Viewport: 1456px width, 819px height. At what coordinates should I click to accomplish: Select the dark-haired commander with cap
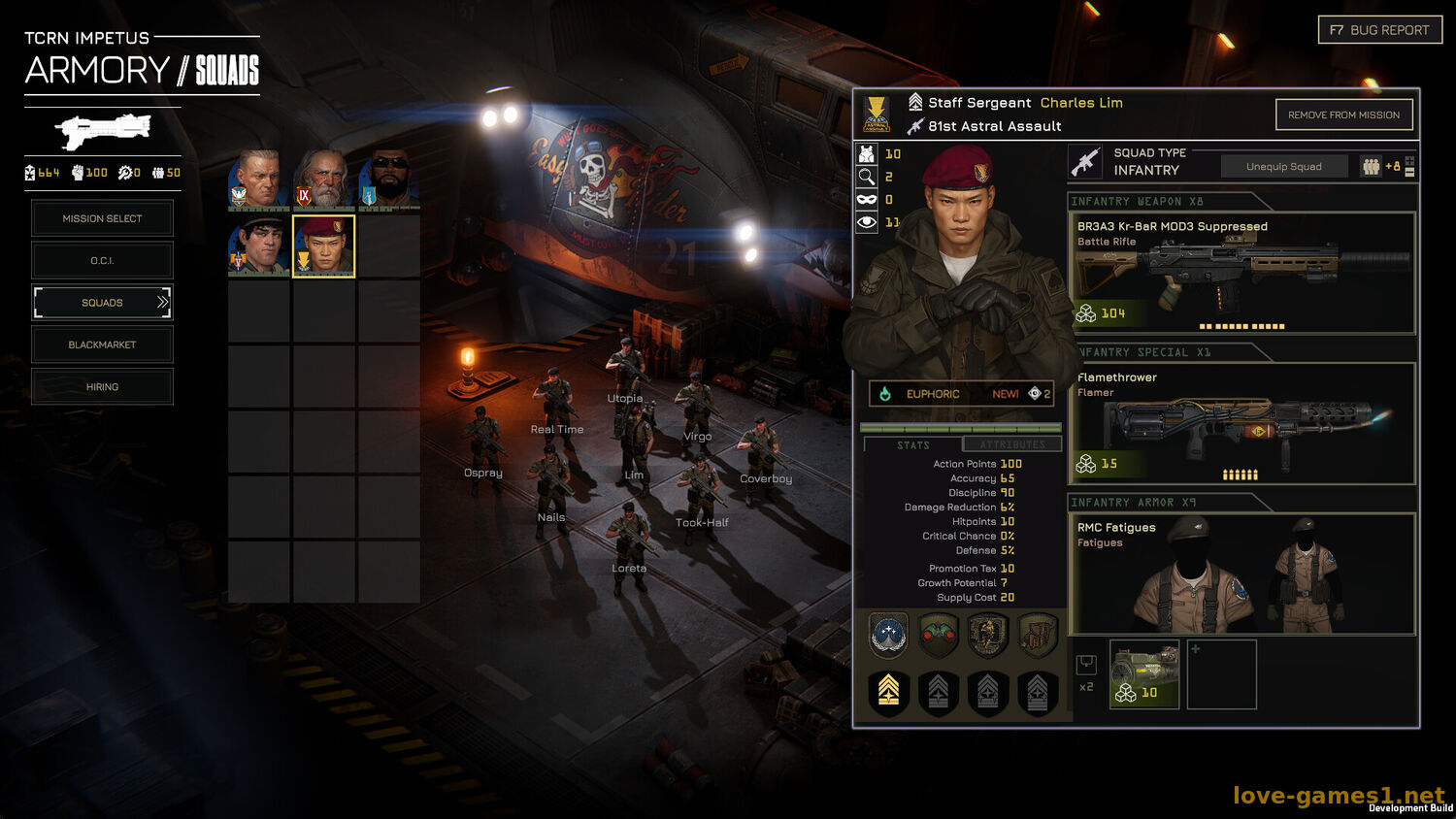click(258, 246)
